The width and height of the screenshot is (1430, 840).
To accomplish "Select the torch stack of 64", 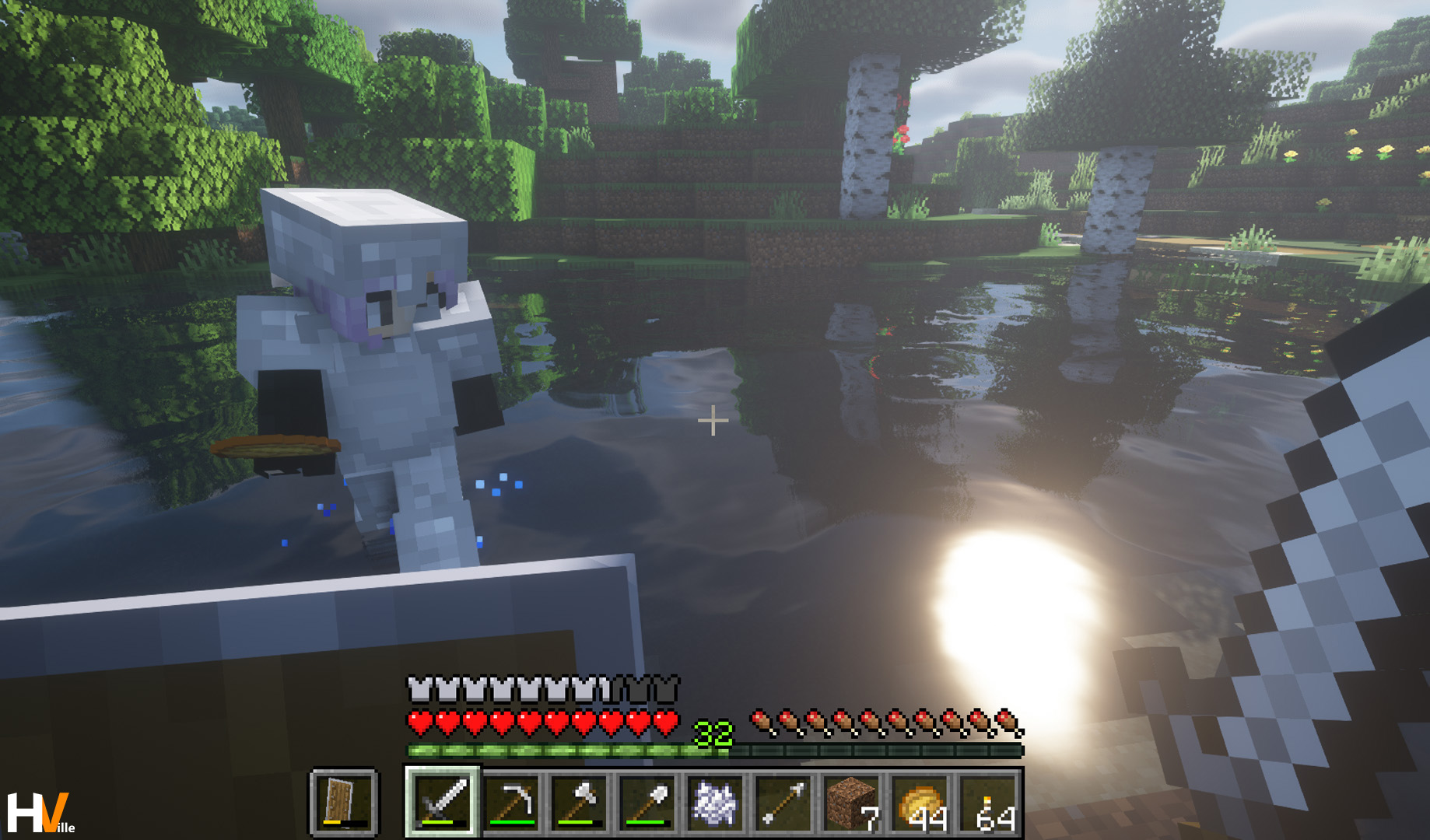I will (987, 803).
